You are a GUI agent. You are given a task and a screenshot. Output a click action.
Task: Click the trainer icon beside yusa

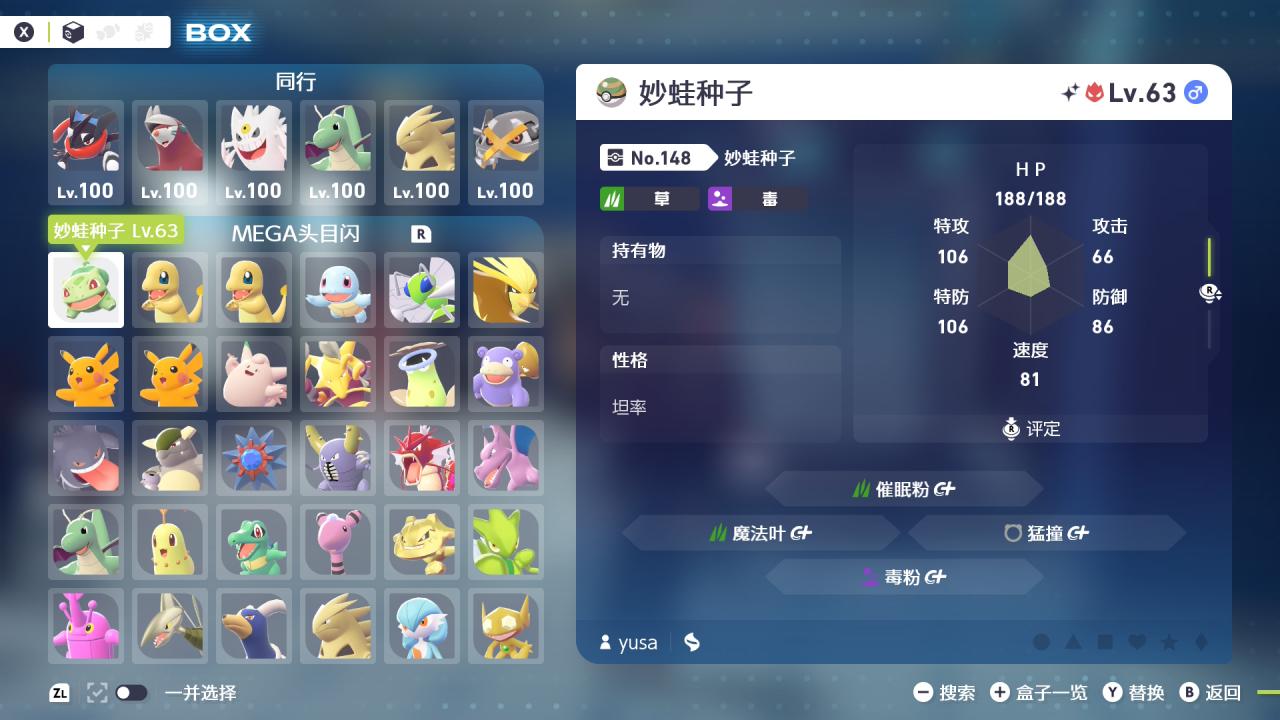tap(605, 642)
